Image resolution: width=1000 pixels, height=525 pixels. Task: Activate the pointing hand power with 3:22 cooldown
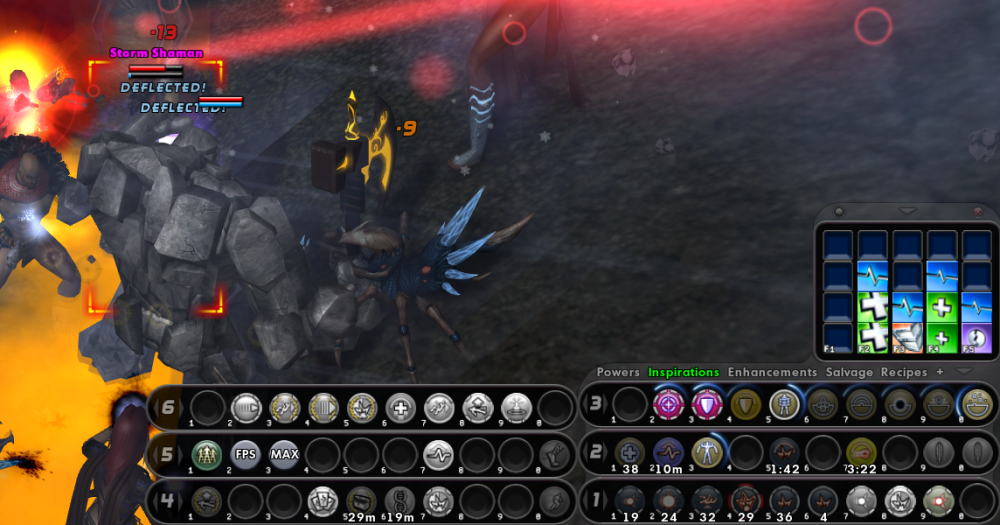(x=860, y=451)
